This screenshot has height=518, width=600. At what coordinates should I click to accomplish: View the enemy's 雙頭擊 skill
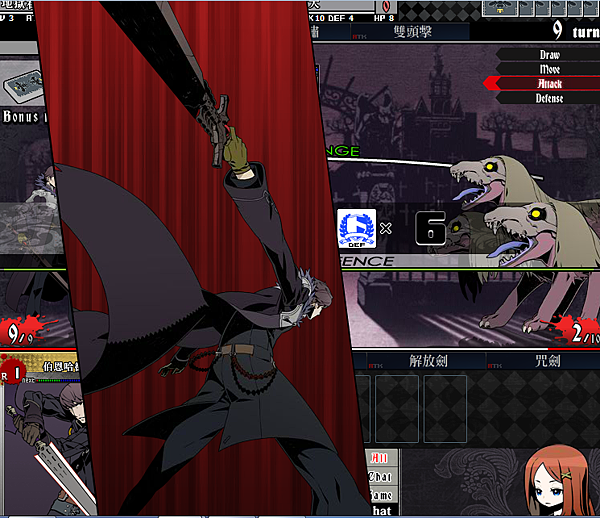(413, 32)
